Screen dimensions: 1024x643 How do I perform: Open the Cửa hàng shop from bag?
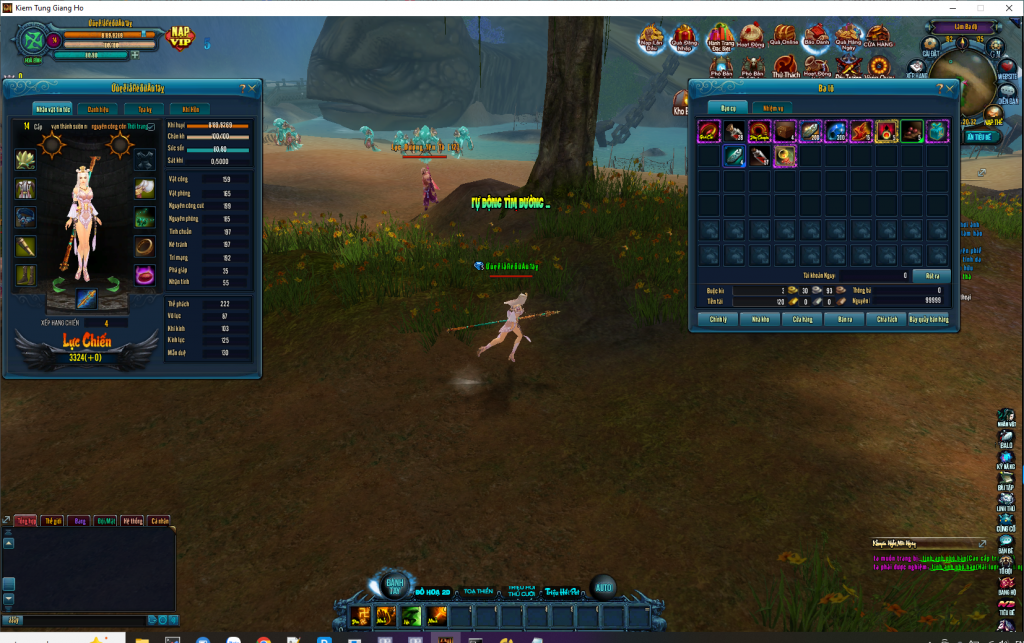click(802, 319)
